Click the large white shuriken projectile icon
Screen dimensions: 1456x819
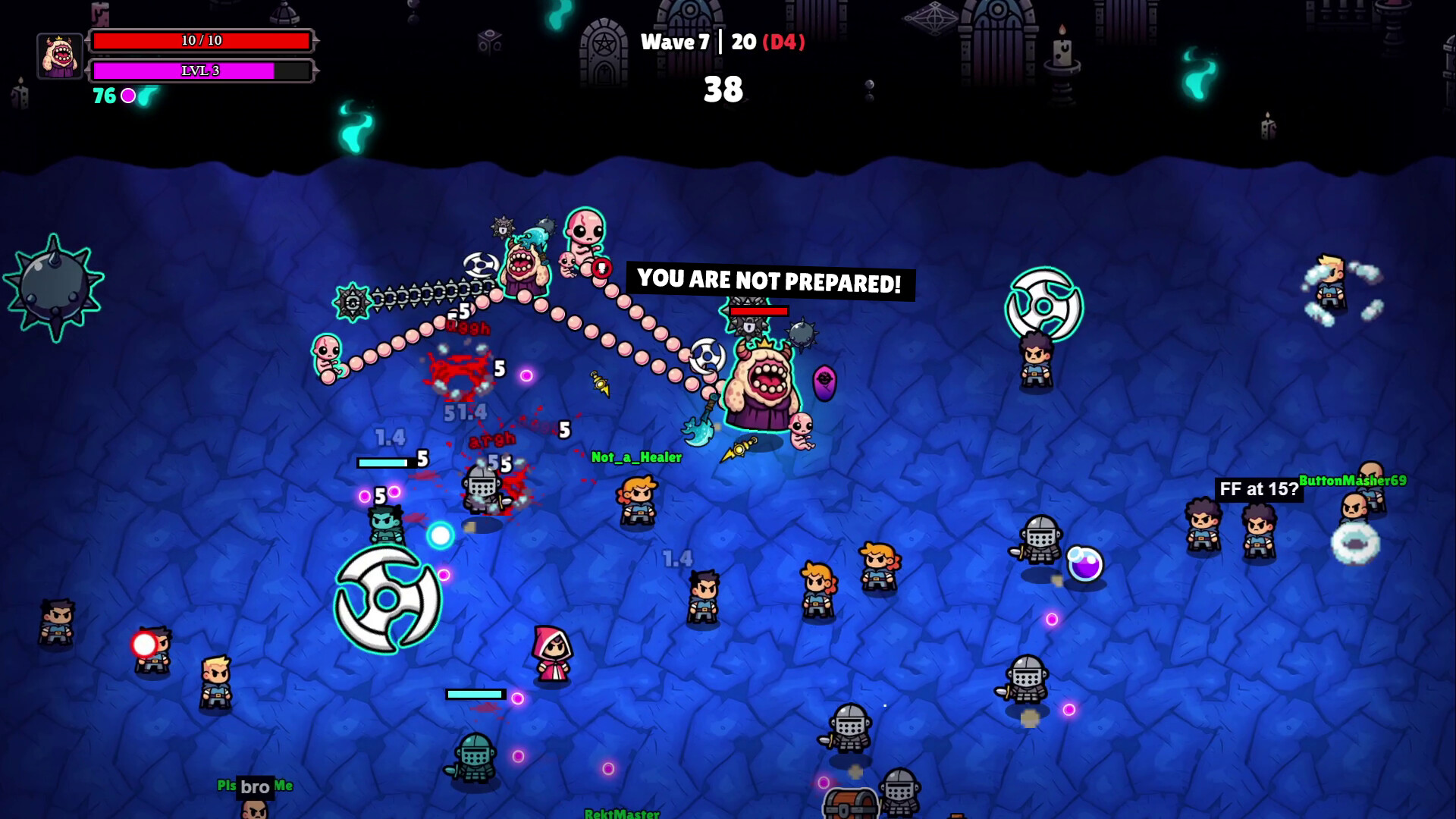click(x=387, y=598)
